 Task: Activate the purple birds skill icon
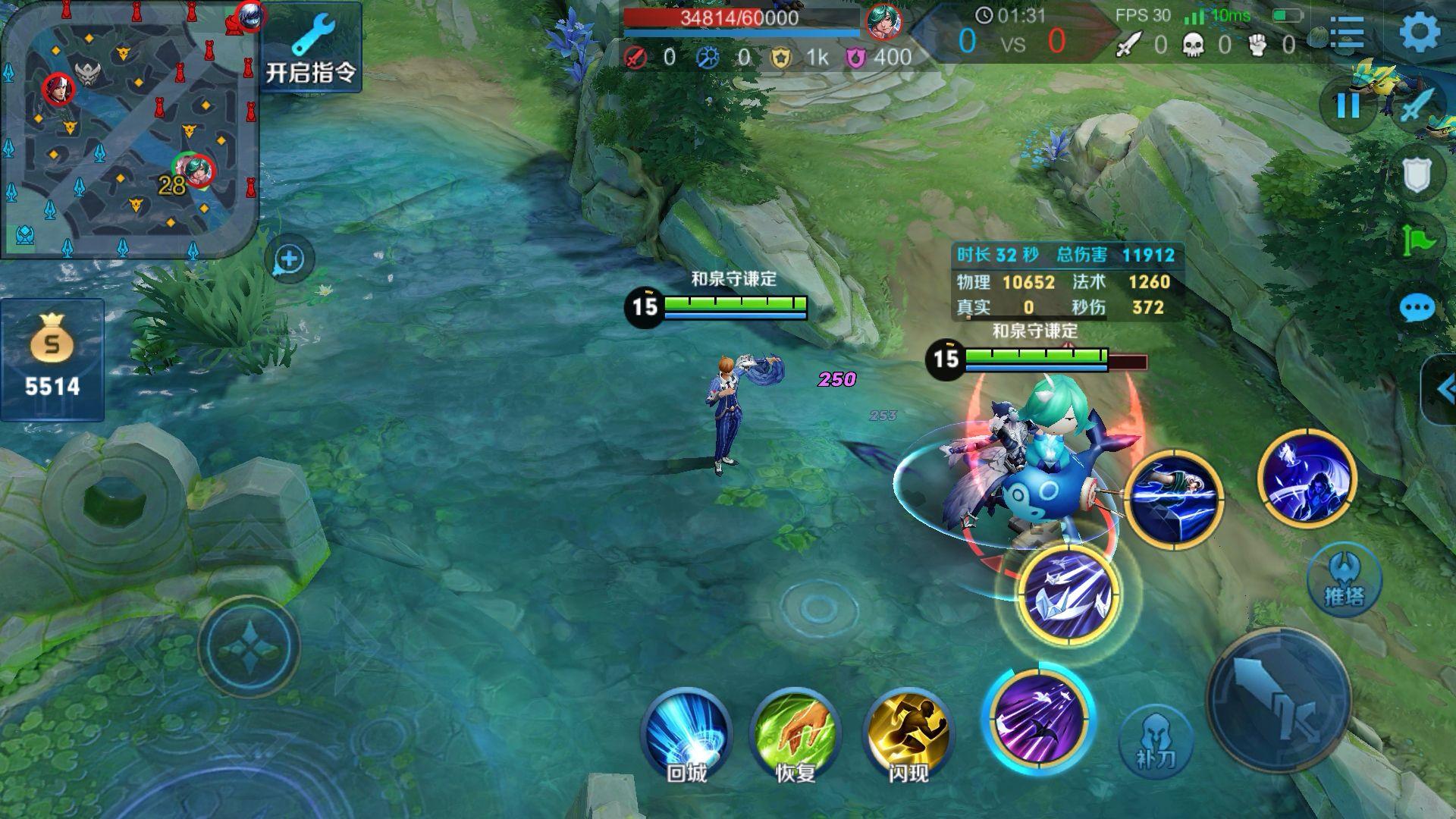tap(1038, 717)
